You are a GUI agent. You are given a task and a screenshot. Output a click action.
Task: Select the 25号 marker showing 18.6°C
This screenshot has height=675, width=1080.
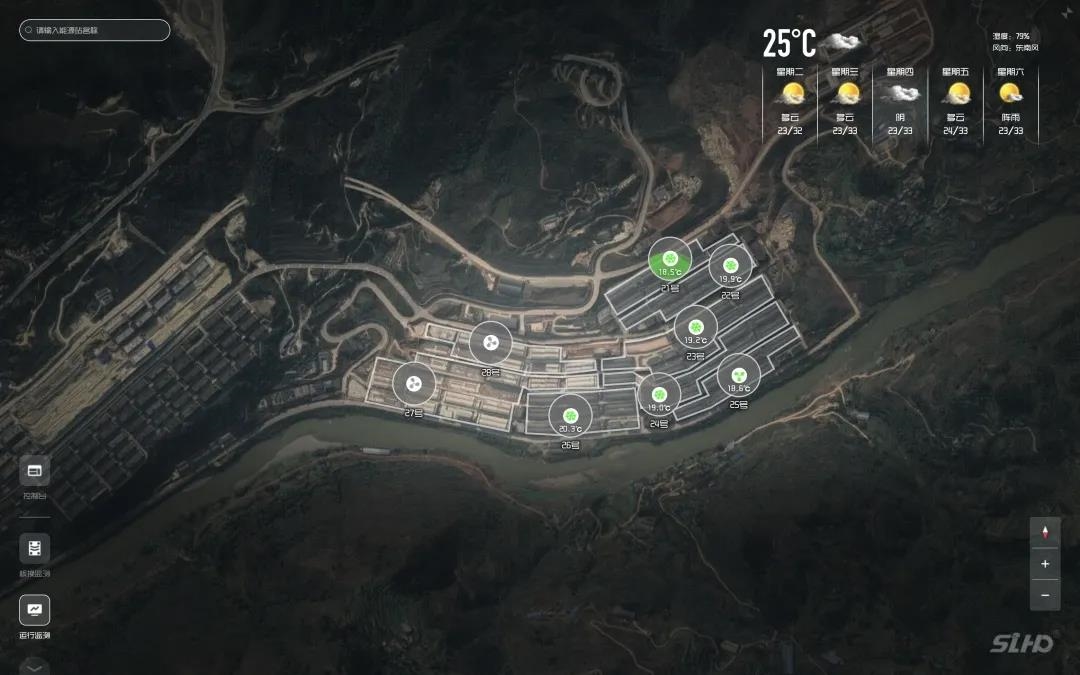pos(739,376)
